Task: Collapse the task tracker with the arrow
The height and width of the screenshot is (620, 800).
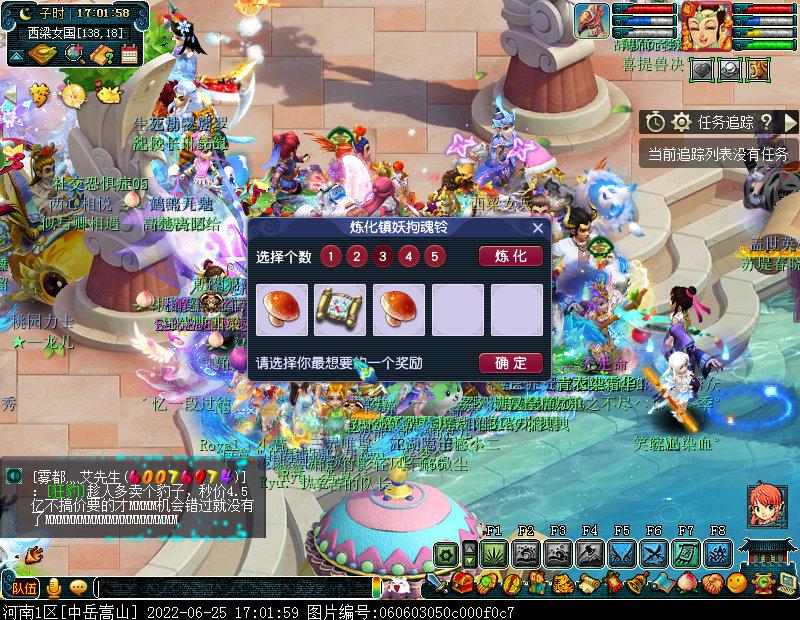Action: (x=790, y=122)
